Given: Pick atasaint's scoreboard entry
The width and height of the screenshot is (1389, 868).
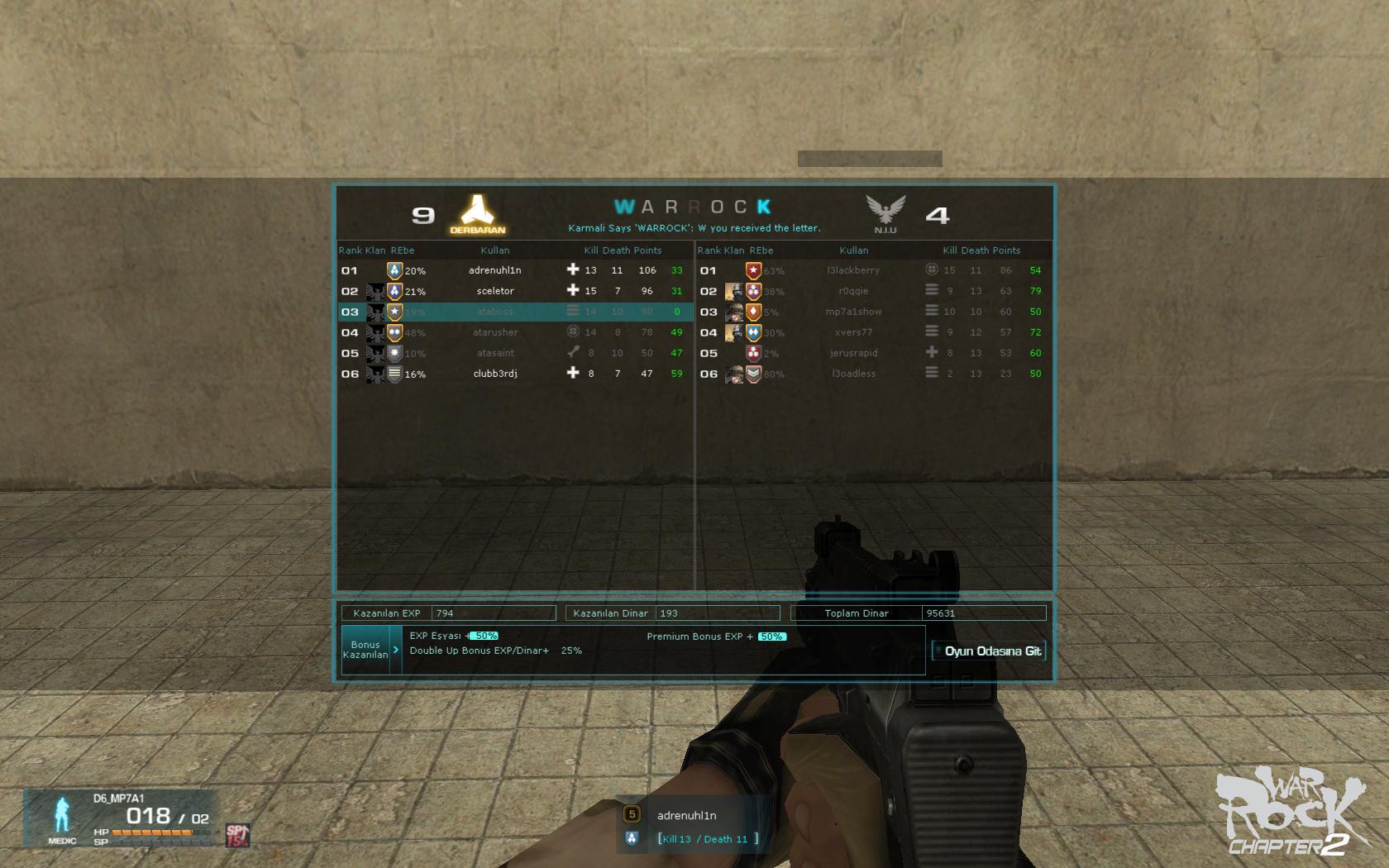Looking at the screenshot, I should click(x=495, y=353).
